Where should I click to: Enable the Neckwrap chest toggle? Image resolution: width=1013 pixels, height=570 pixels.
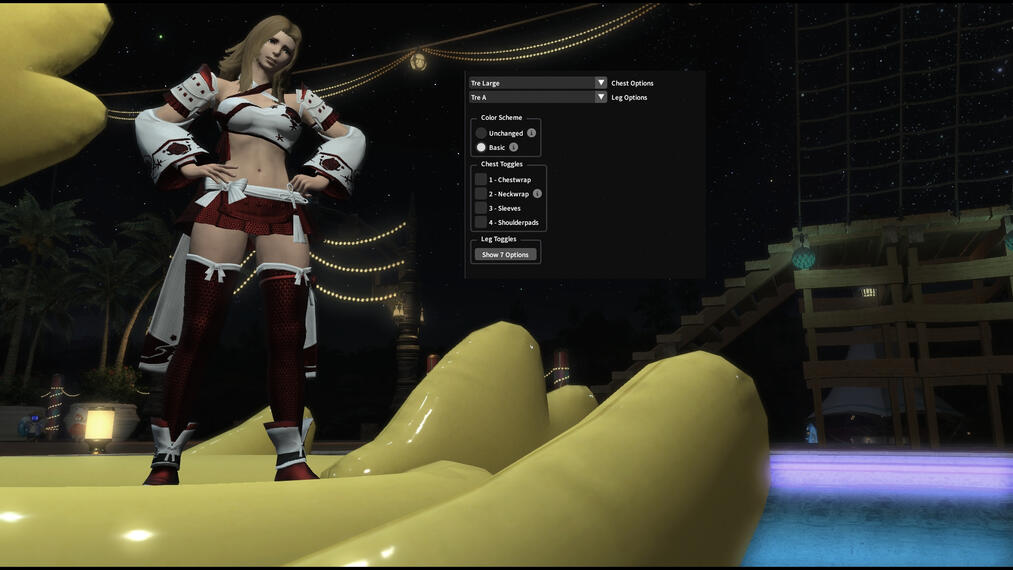pos(481,194)
